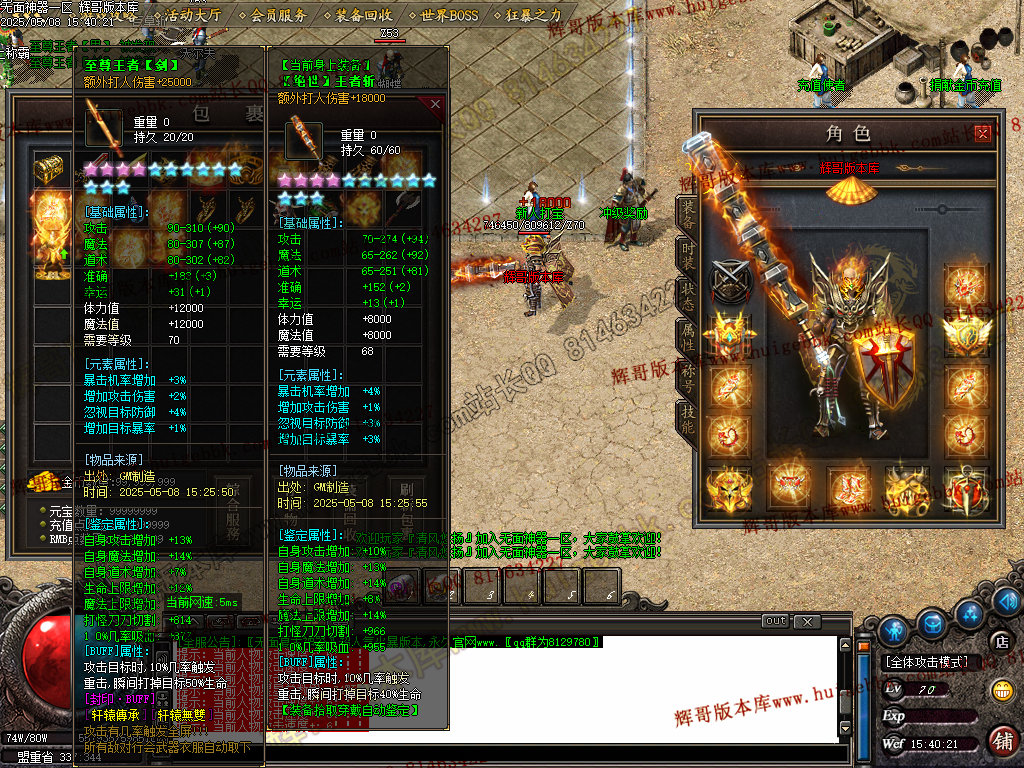Image resolution: width=1024 pixels, height=768 pixels.
Task: Open the 会员服务 menu
Action: coord(279,15)
